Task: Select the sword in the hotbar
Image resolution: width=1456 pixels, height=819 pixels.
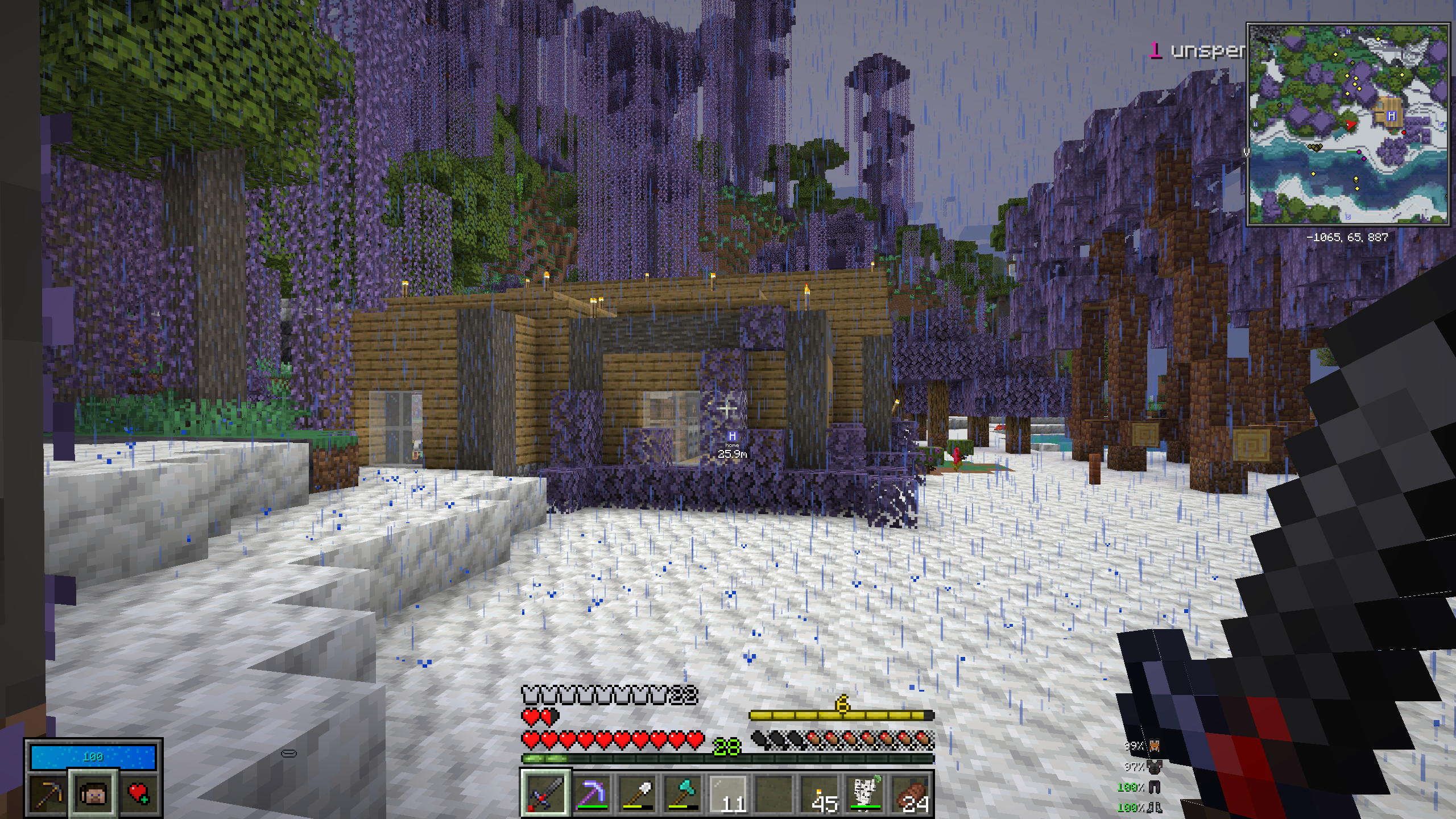Action: click(x=545, y=793)
